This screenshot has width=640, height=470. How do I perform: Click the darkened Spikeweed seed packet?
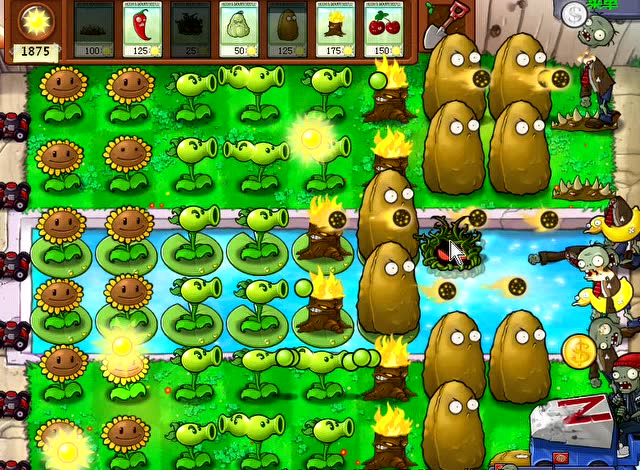tap(94, 29)
